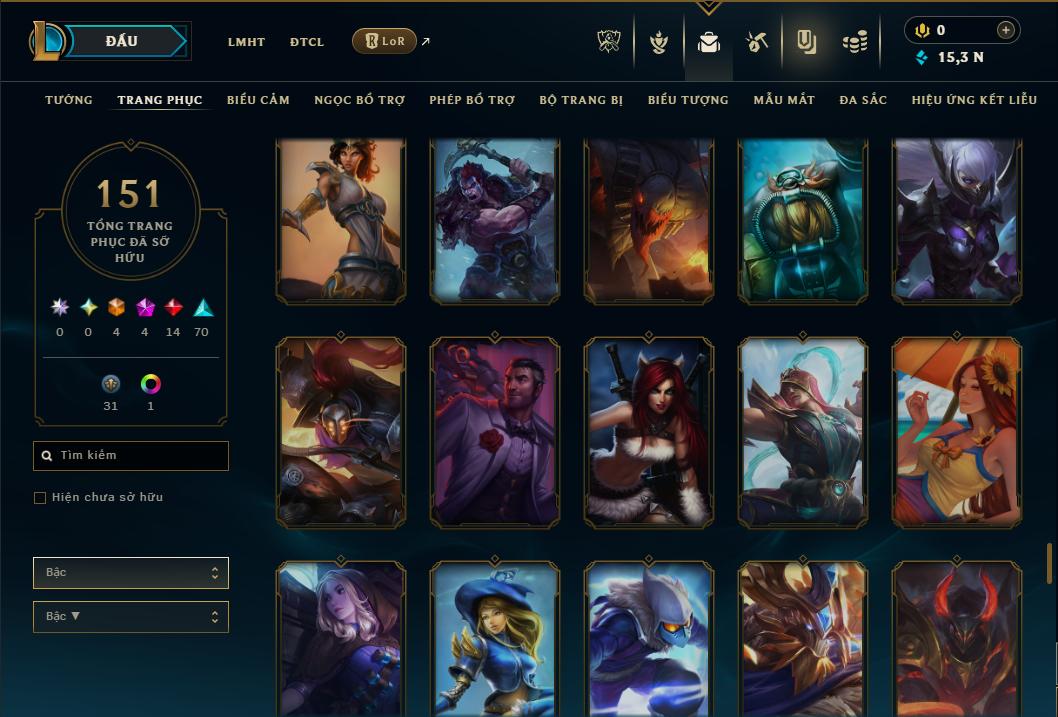
Task: Toggle the Hiện chưa sở hữu checkbox
Action: [x=40, y=498]
